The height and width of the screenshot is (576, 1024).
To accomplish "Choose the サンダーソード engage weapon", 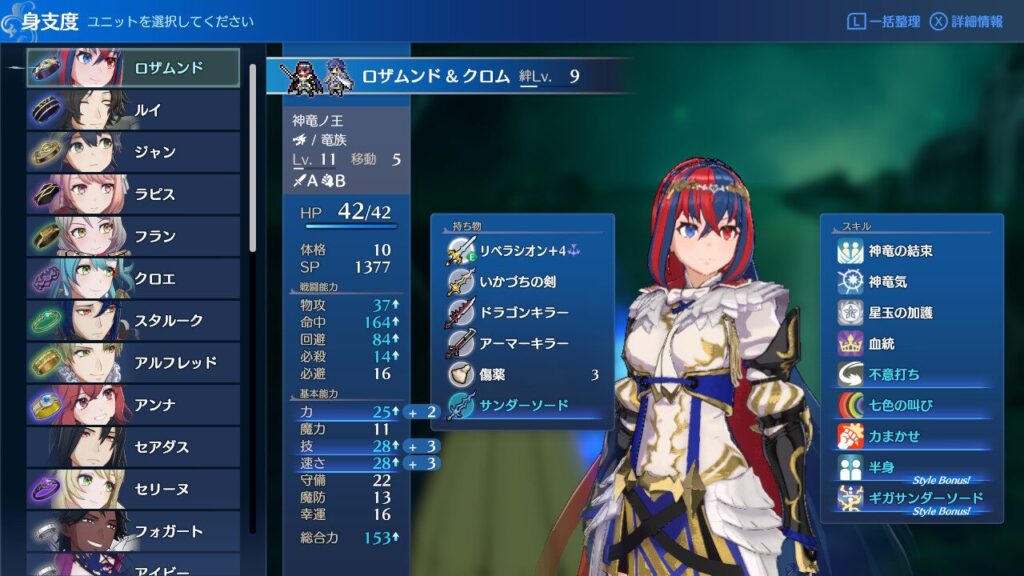I will click(x=522, y=406).
